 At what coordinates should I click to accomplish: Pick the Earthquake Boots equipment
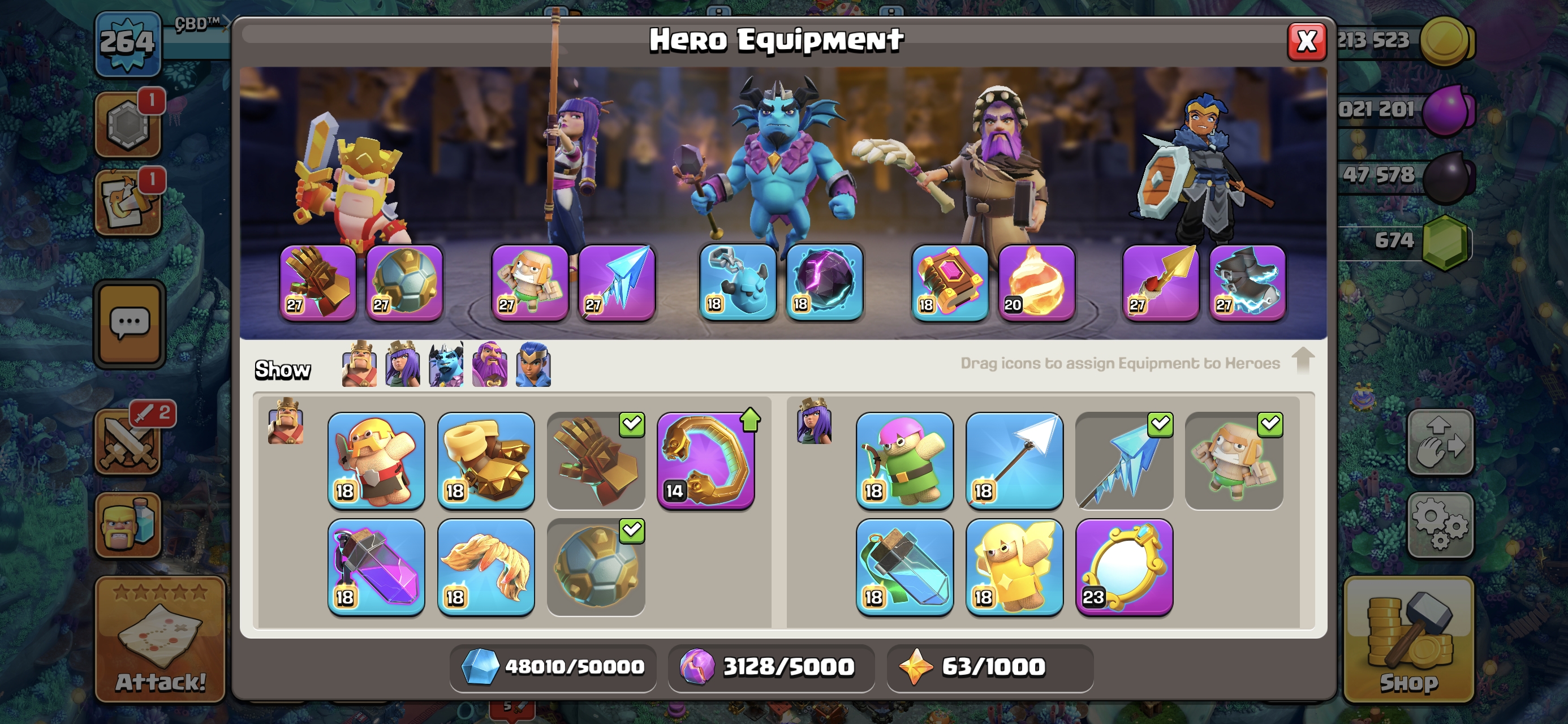[x=486, y=461]
